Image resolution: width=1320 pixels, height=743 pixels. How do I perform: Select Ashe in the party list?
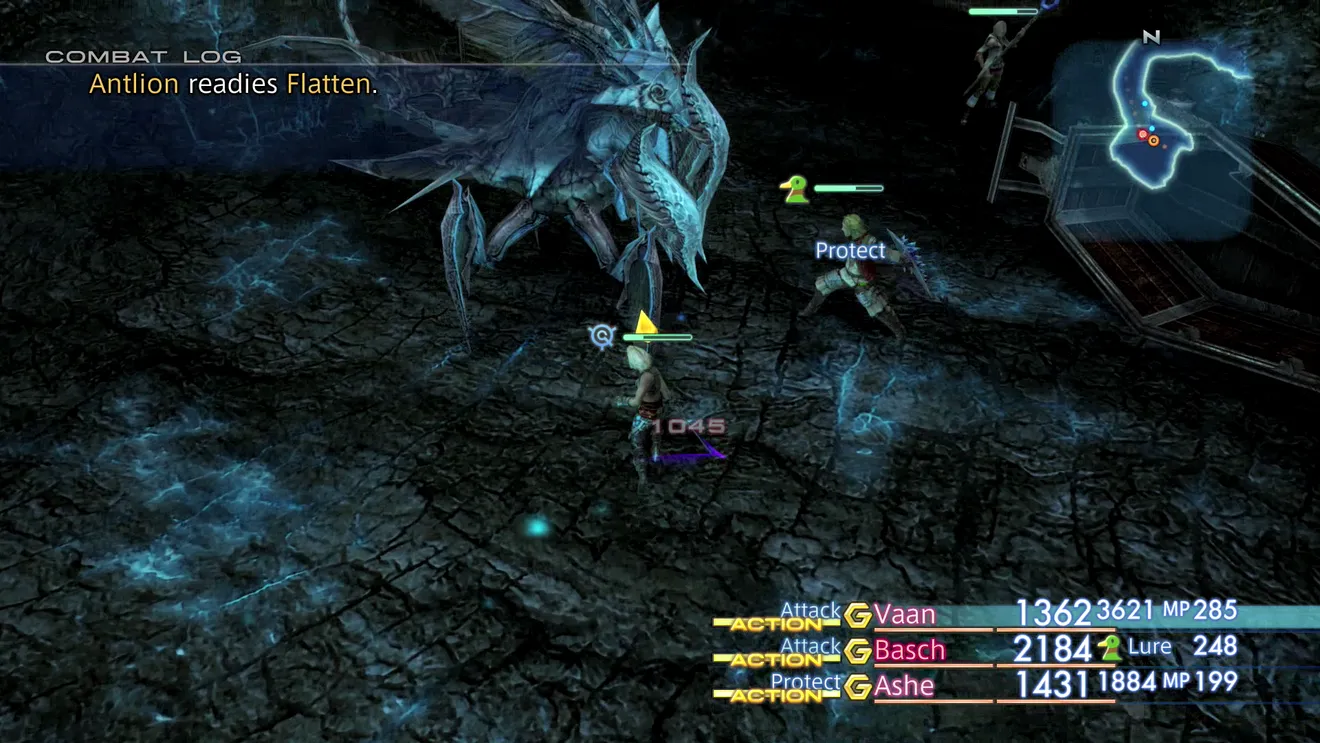(x=904, y=686)
